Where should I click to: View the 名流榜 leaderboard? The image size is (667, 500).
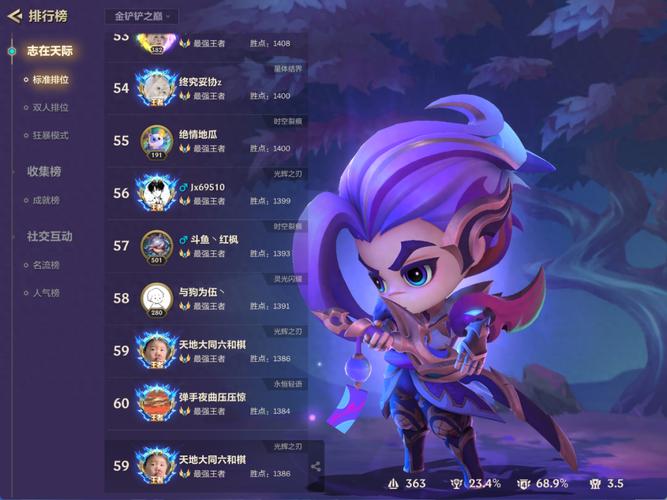click(x=46, y=265)
